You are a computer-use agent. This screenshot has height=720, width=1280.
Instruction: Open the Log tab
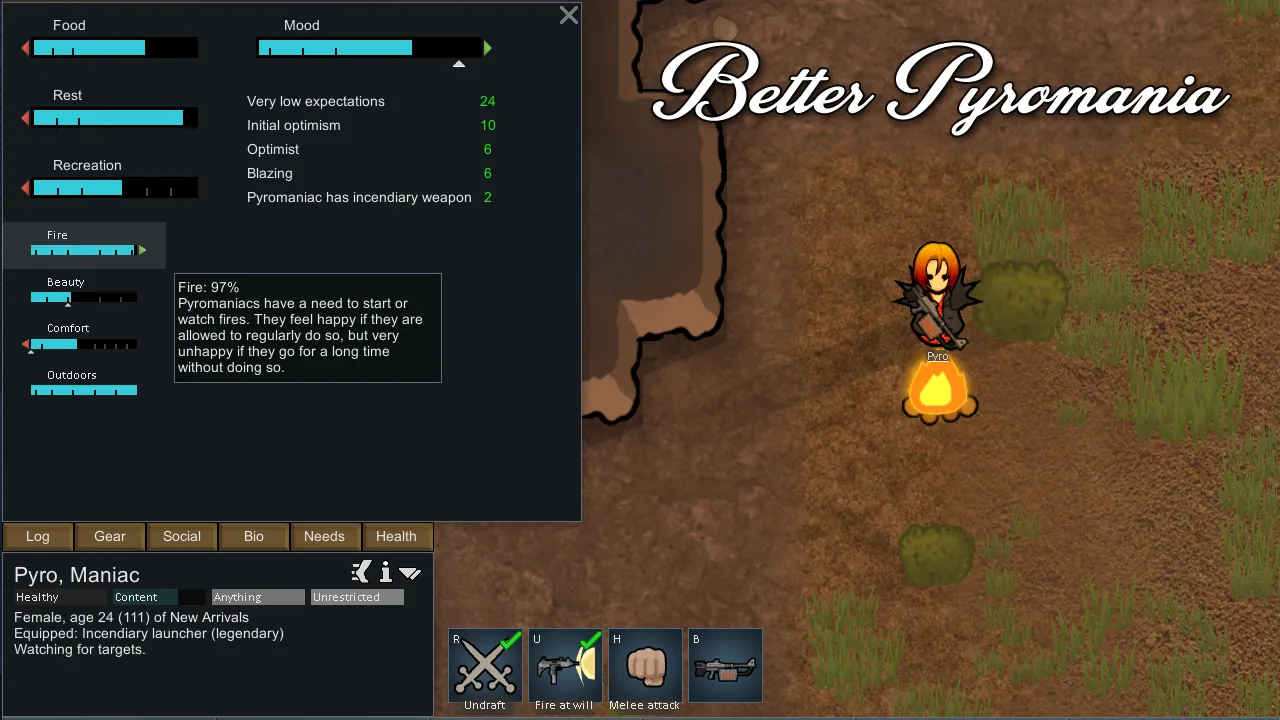click(x=38, y=536)
